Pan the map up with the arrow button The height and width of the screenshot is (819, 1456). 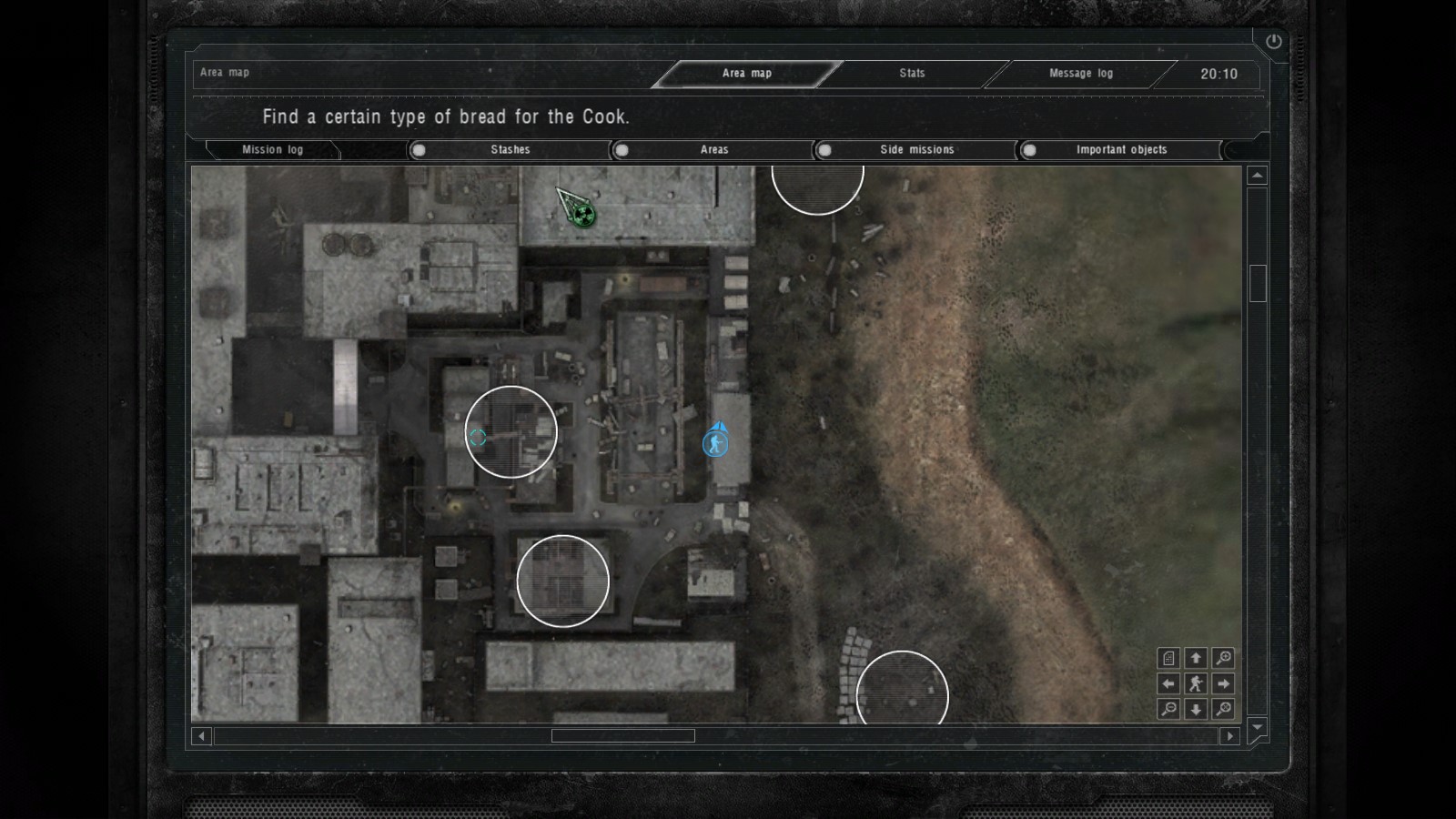coord(1196,658)
